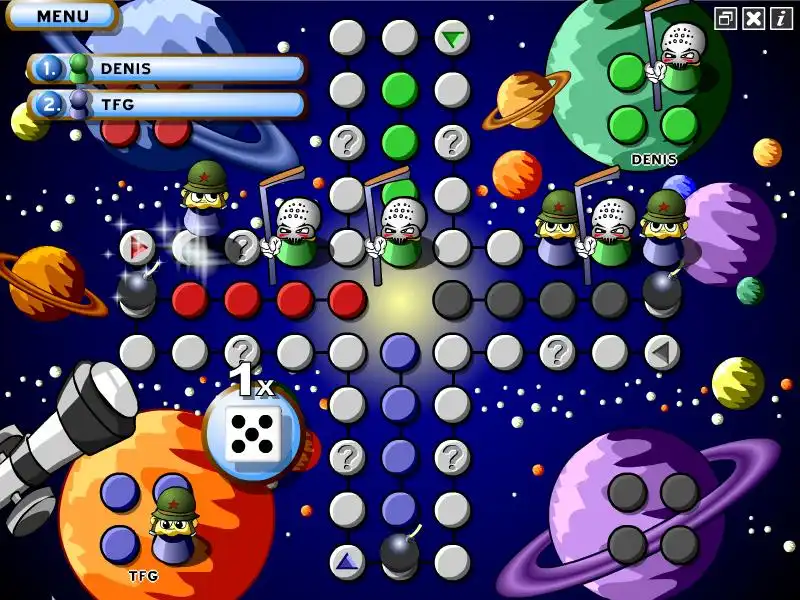Roll the white dice showing five
Screen dimensions: 800x600
pyautogui.click(x=251, y=434)
